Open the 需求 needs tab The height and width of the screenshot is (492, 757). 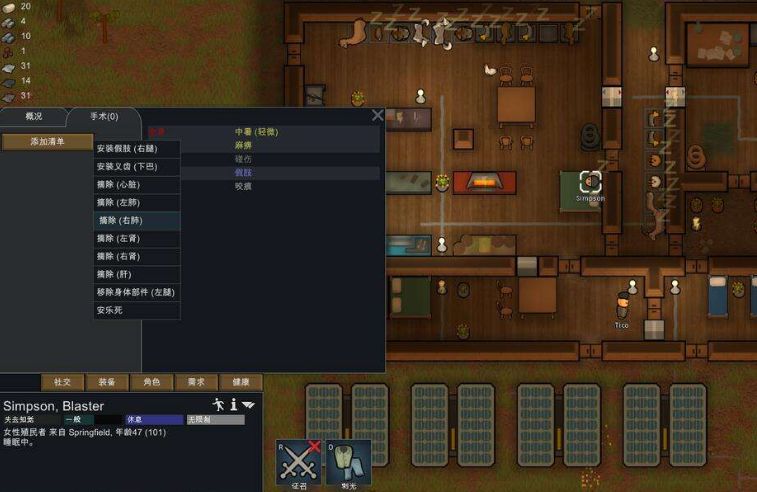point(195,382)
